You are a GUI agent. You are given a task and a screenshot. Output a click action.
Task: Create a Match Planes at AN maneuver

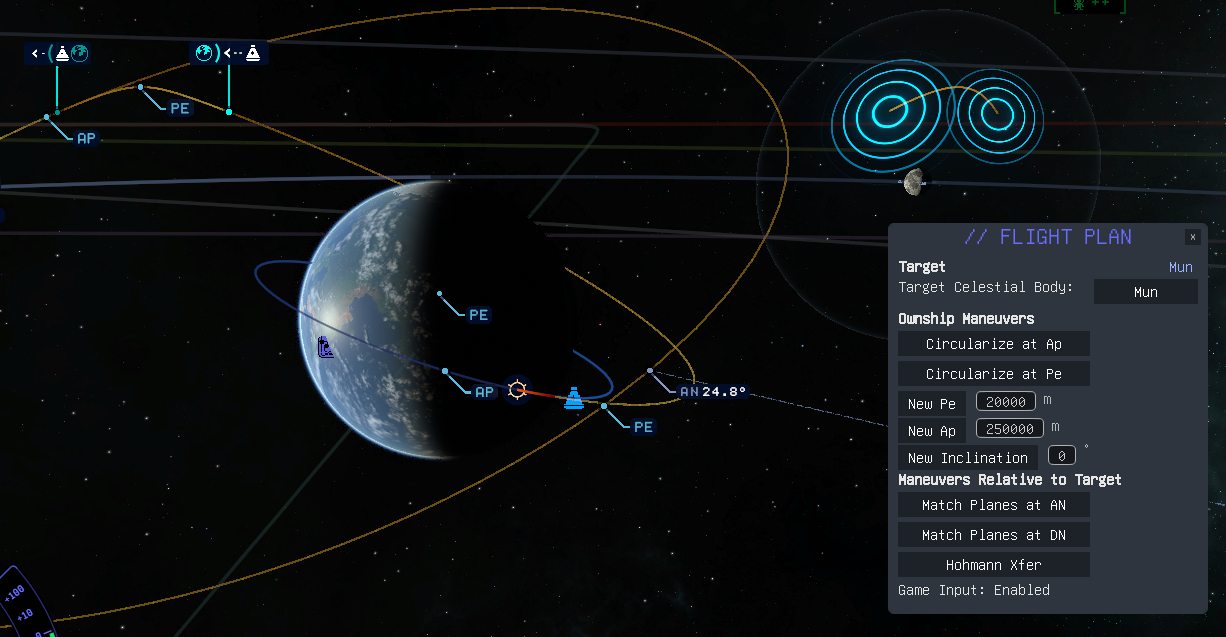click(993, 505)
